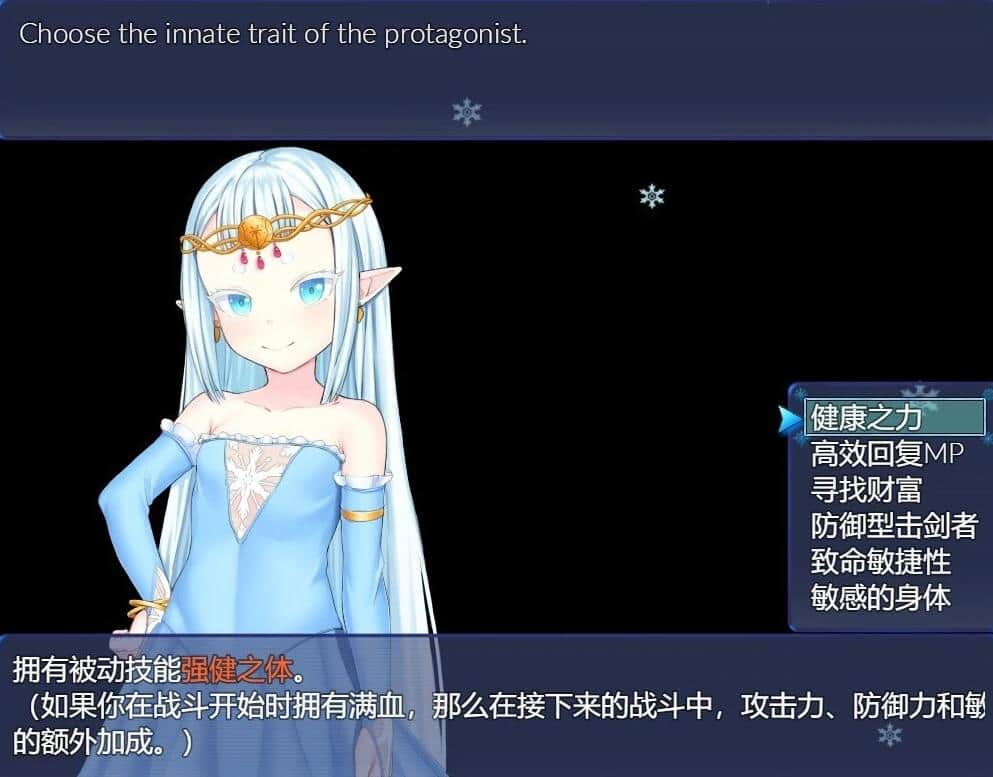
Task: Pick the 寻找财富 trait entry
Action: click(866, 490)
